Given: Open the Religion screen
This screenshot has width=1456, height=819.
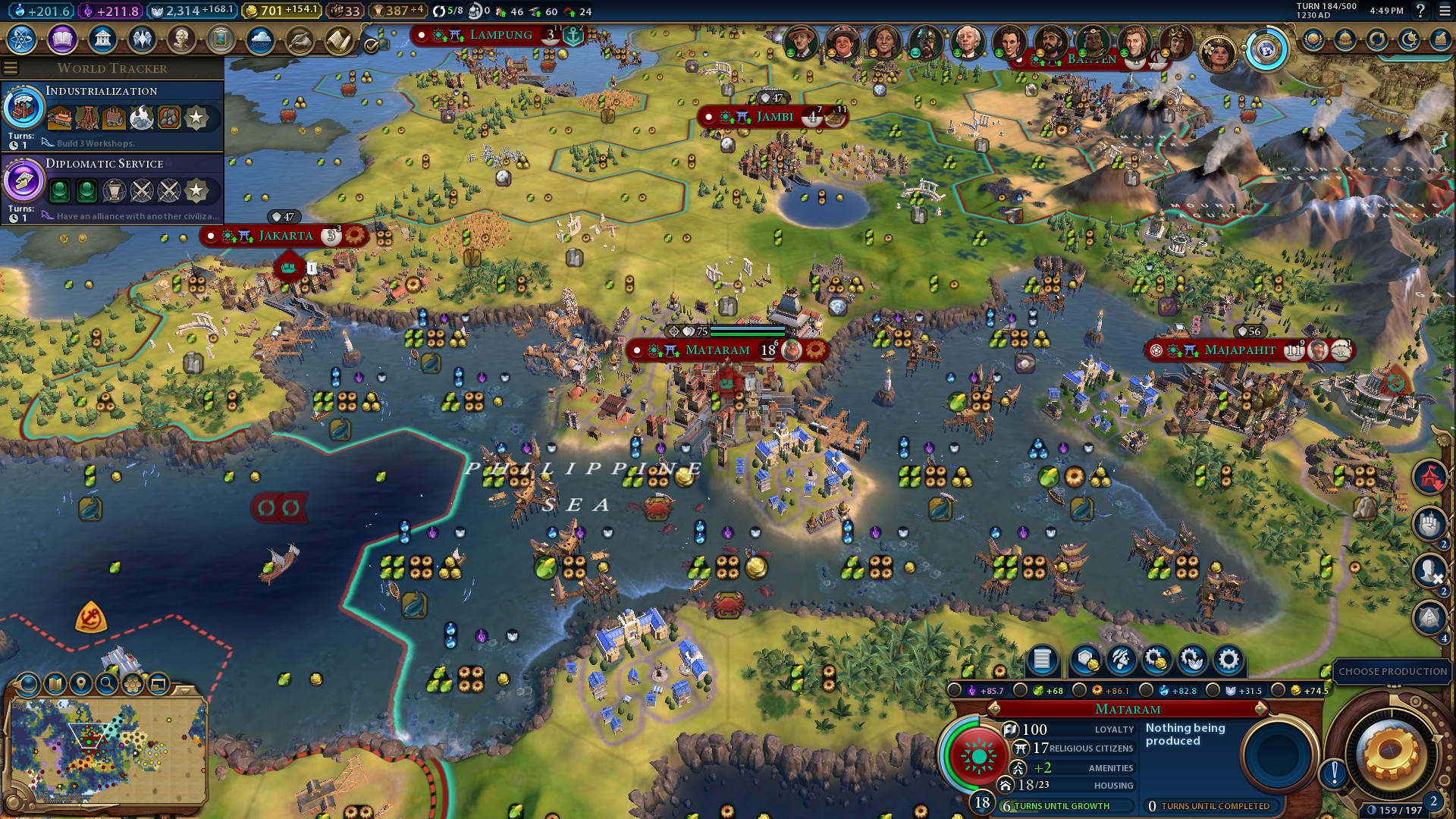Looking at the screenshot, I should point(141,39).
